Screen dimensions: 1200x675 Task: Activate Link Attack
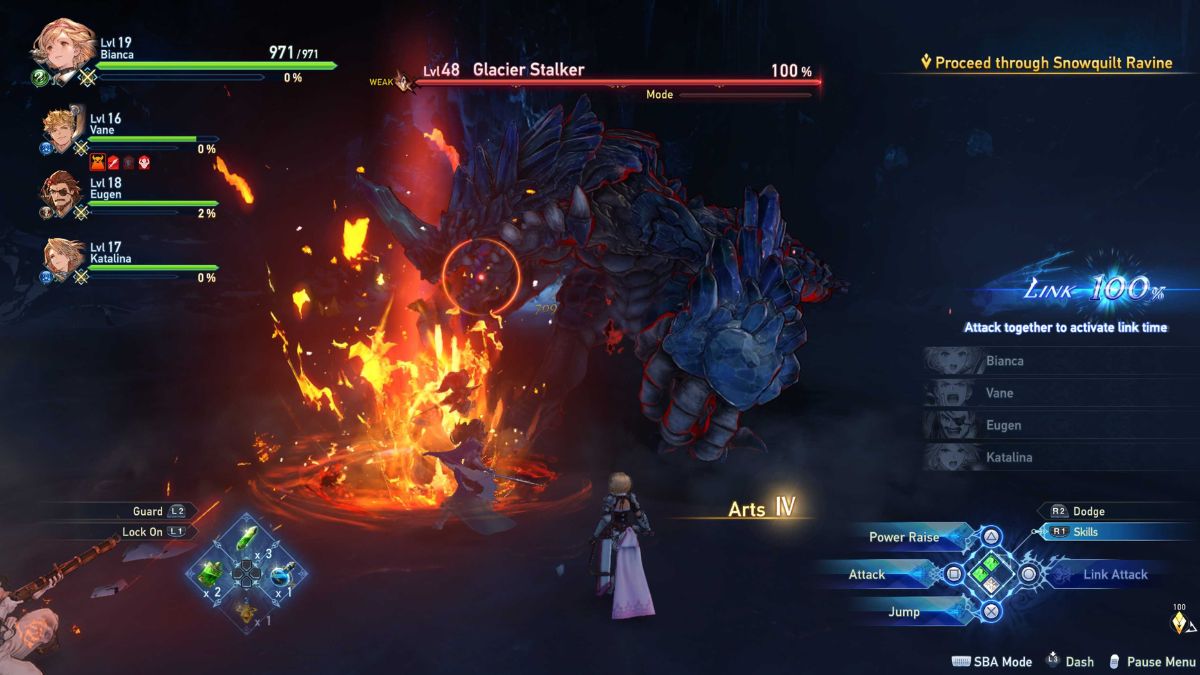1115,574
